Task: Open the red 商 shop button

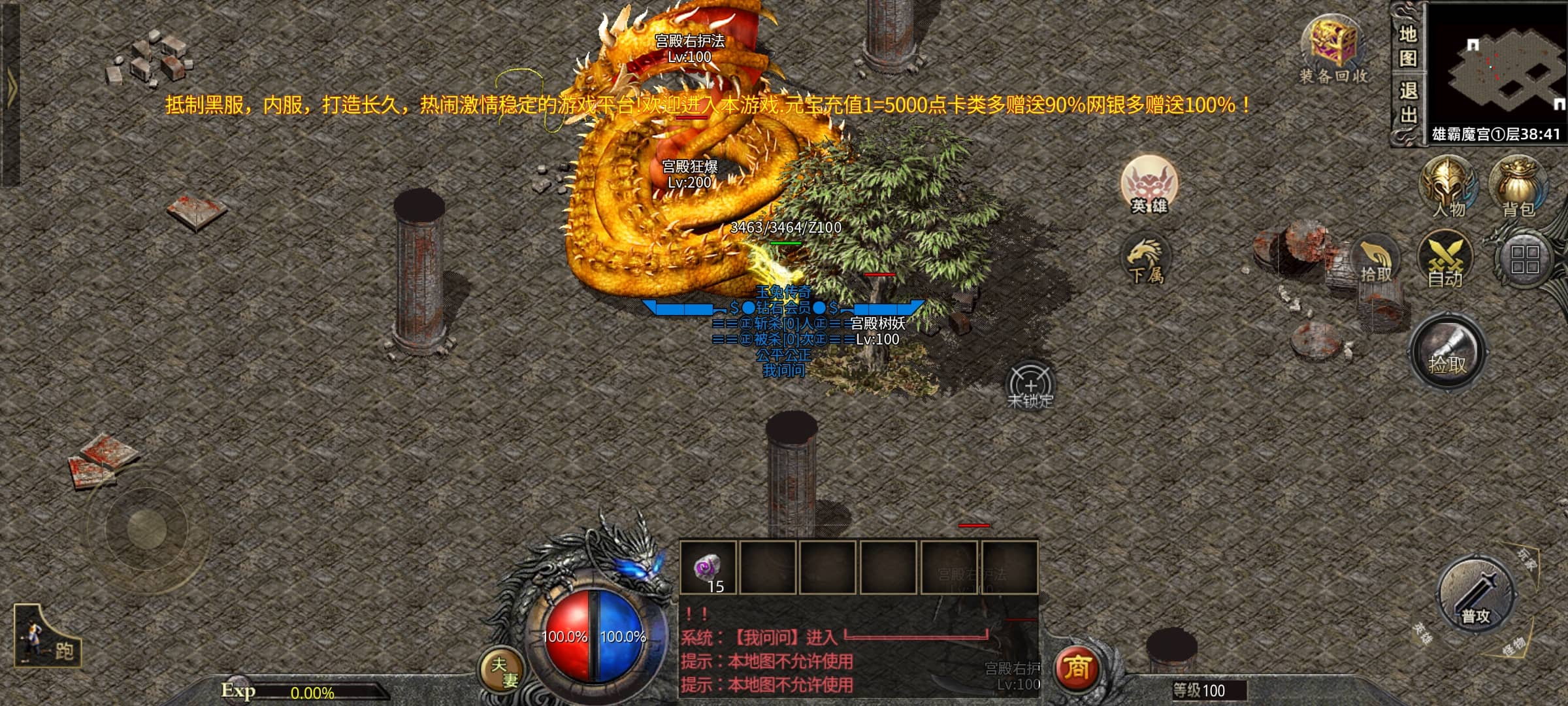Action: 1077,668
